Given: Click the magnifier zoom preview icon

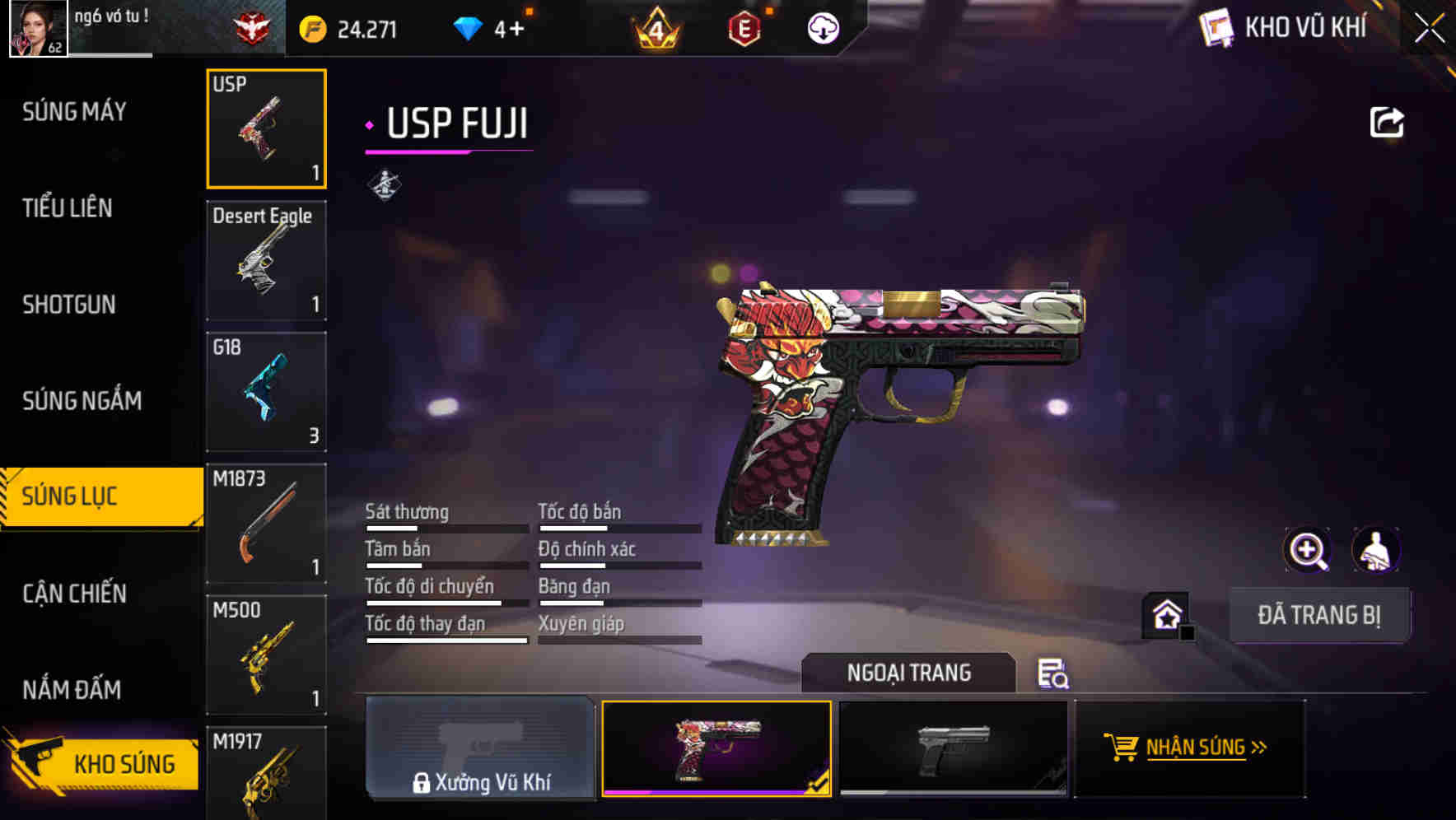Looking at the screenshot, I should (x=1308, y=550).
